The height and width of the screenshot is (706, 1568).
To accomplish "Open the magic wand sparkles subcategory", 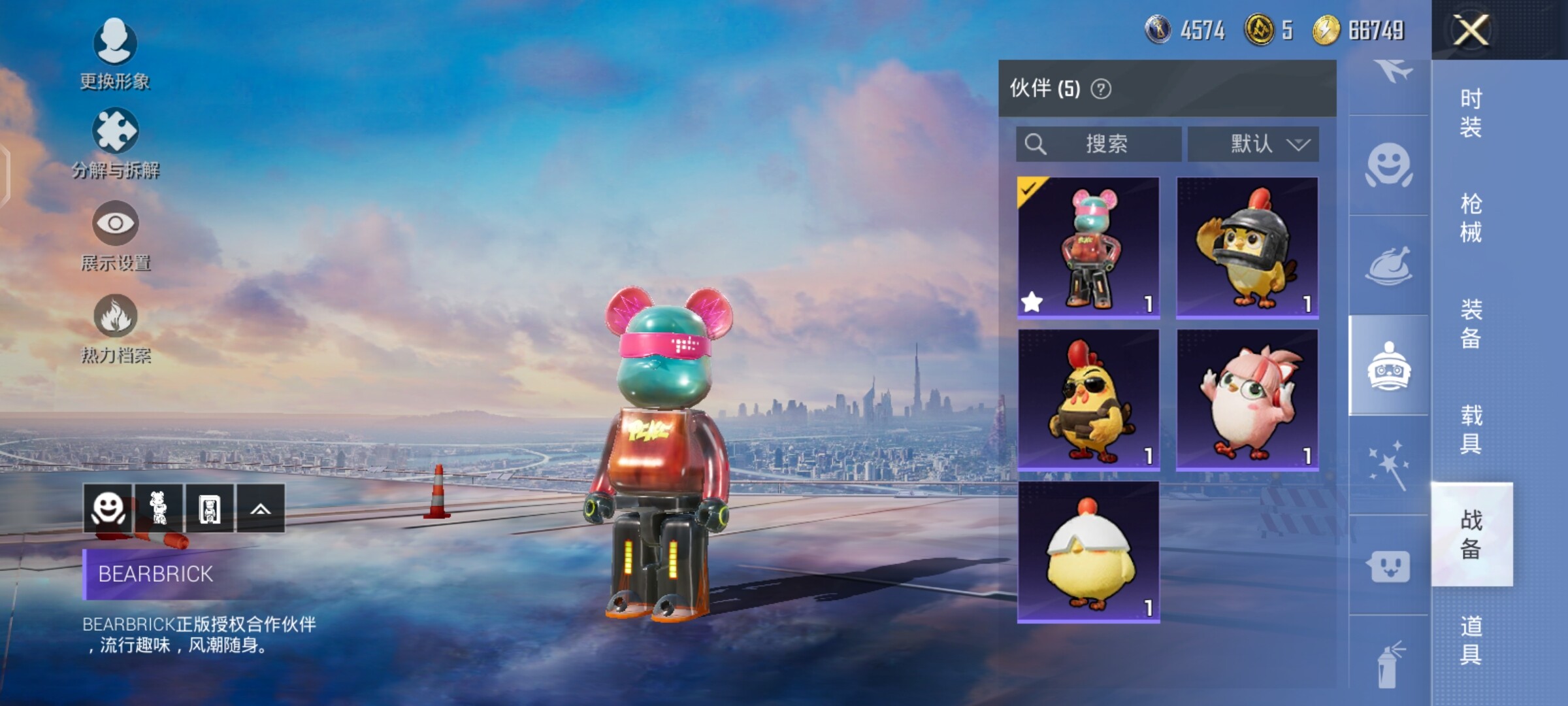I will tap(1389, 465).
